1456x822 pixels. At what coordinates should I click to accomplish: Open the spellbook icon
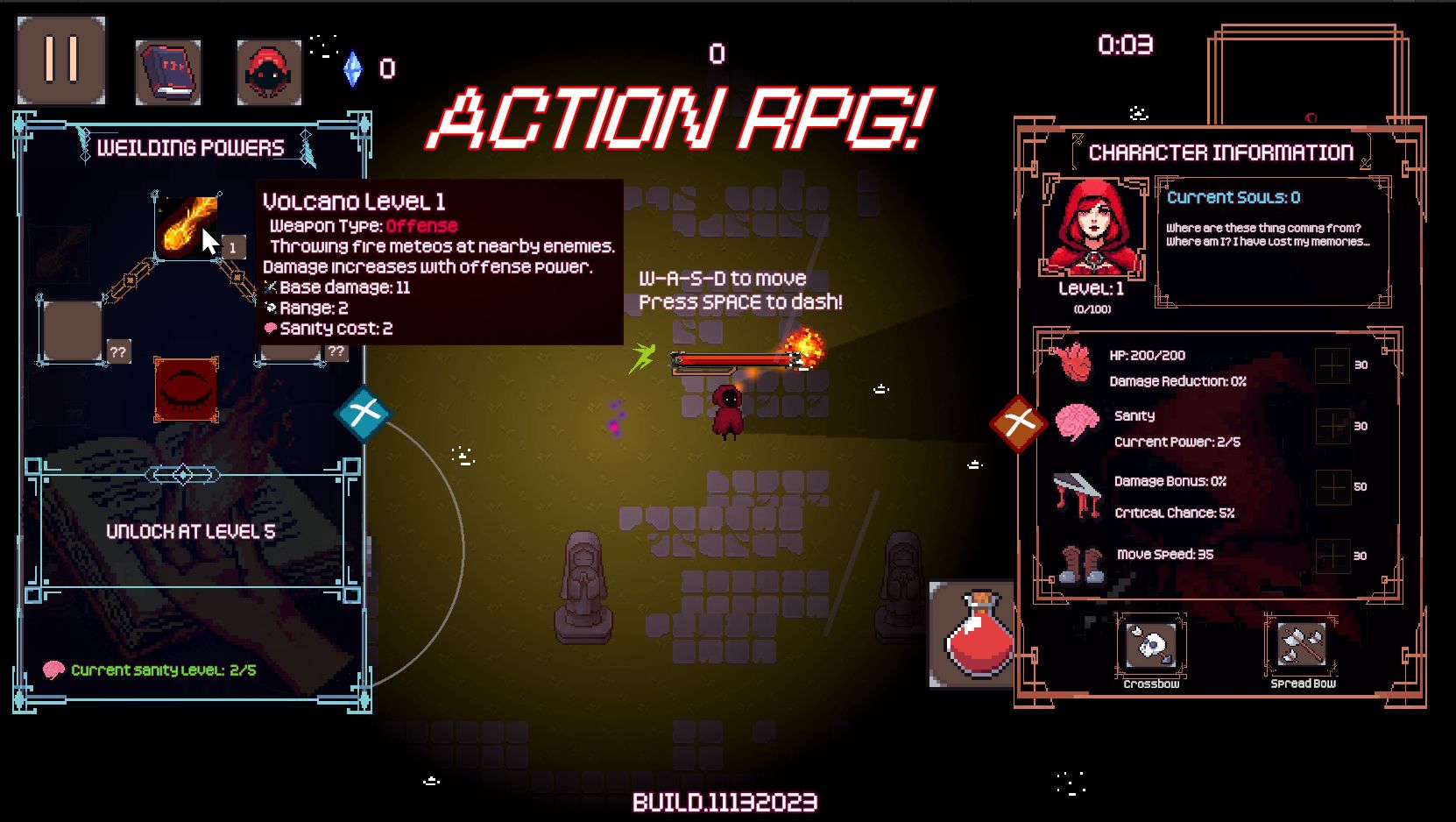168,72
